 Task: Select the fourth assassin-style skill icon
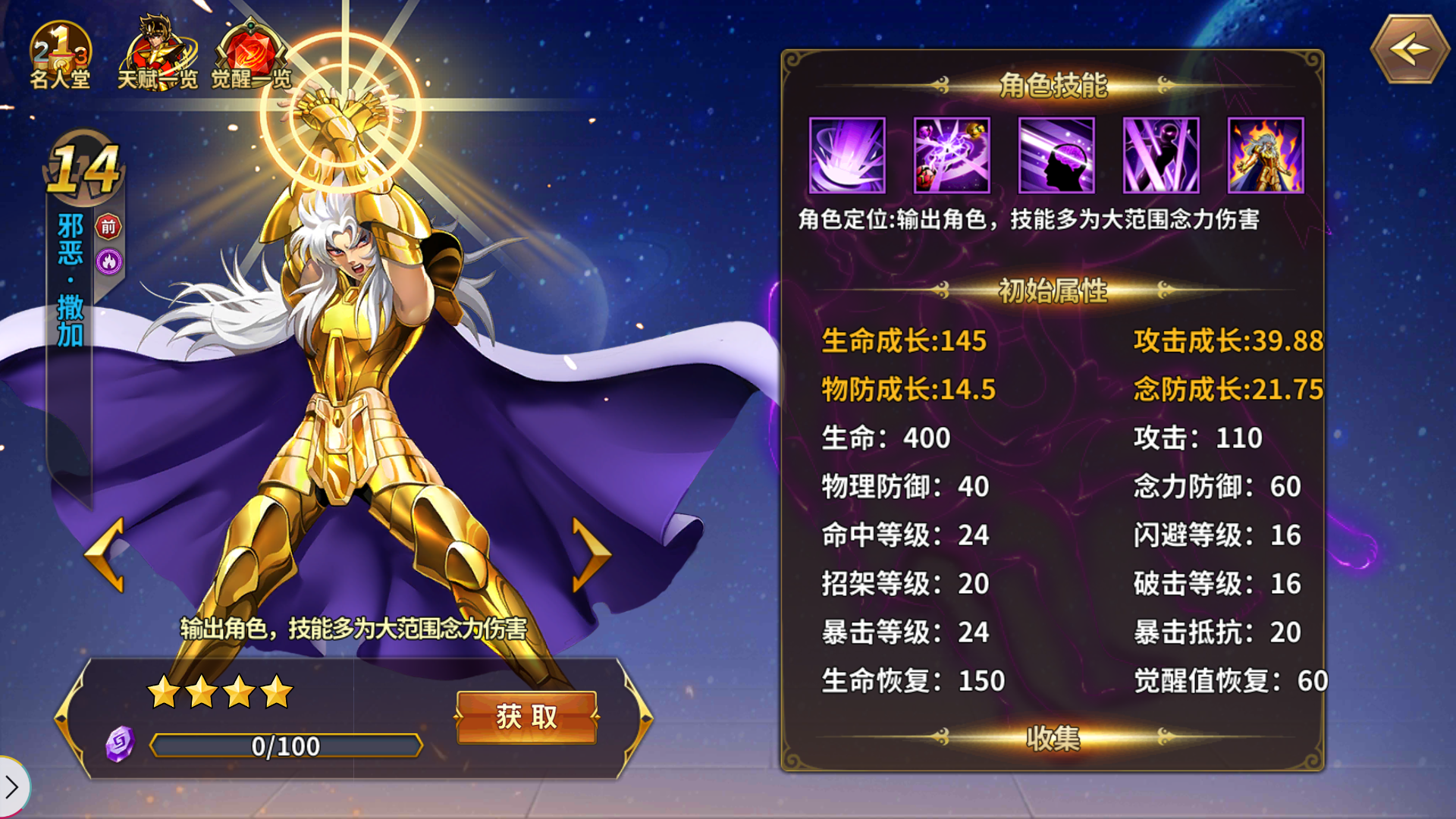[1161, 155]
